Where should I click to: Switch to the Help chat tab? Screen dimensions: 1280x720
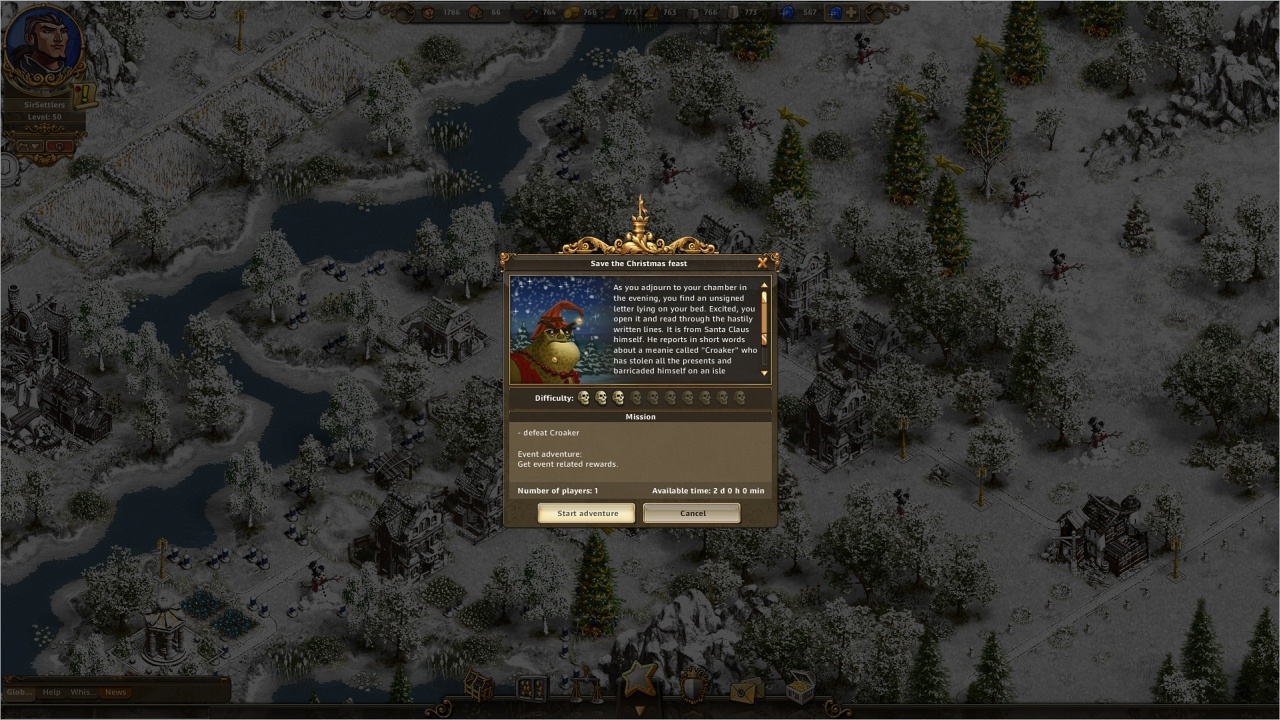coord(51,692)
